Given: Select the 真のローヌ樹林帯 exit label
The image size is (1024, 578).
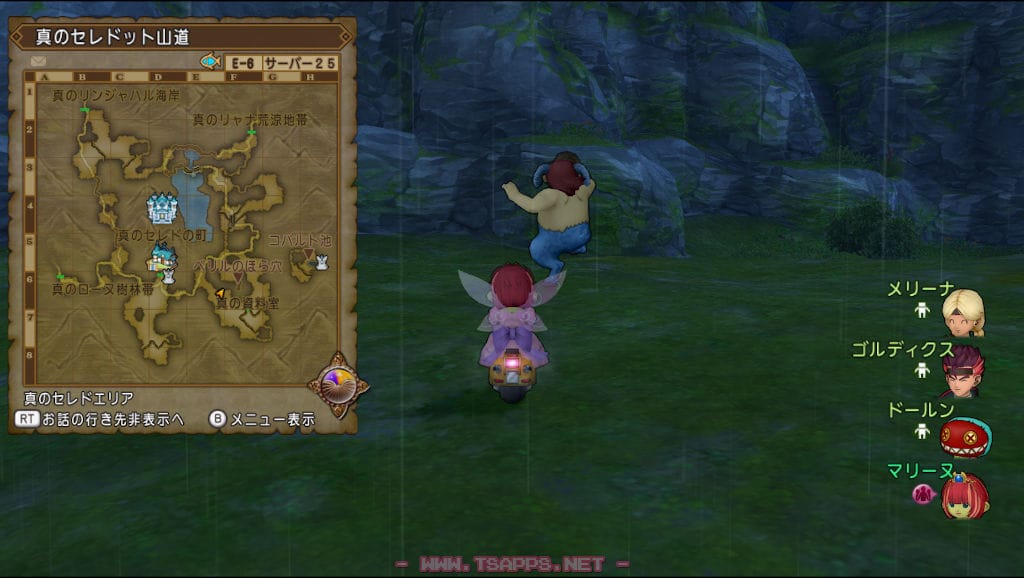Looking at the screenshot, I should [x=103, y=289].
